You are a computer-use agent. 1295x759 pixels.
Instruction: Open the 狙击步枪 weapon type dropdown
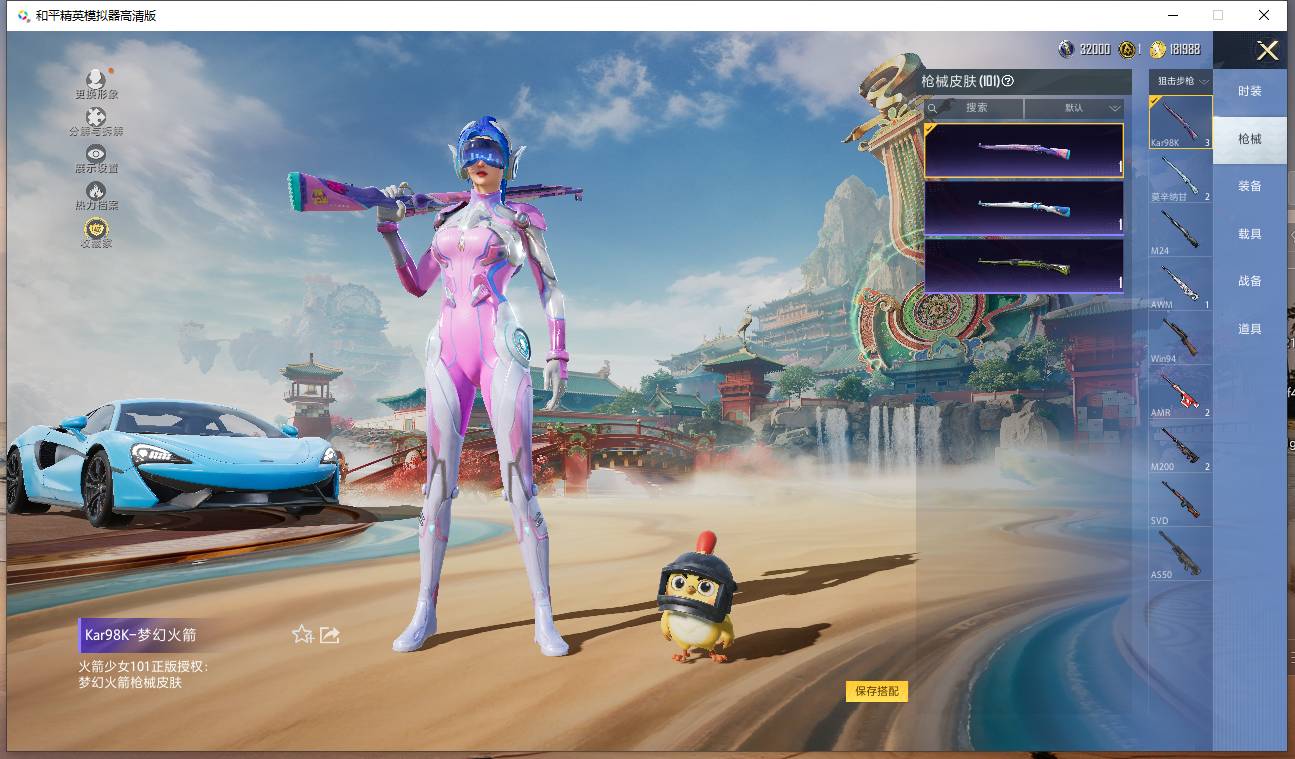pos(1182,81)
